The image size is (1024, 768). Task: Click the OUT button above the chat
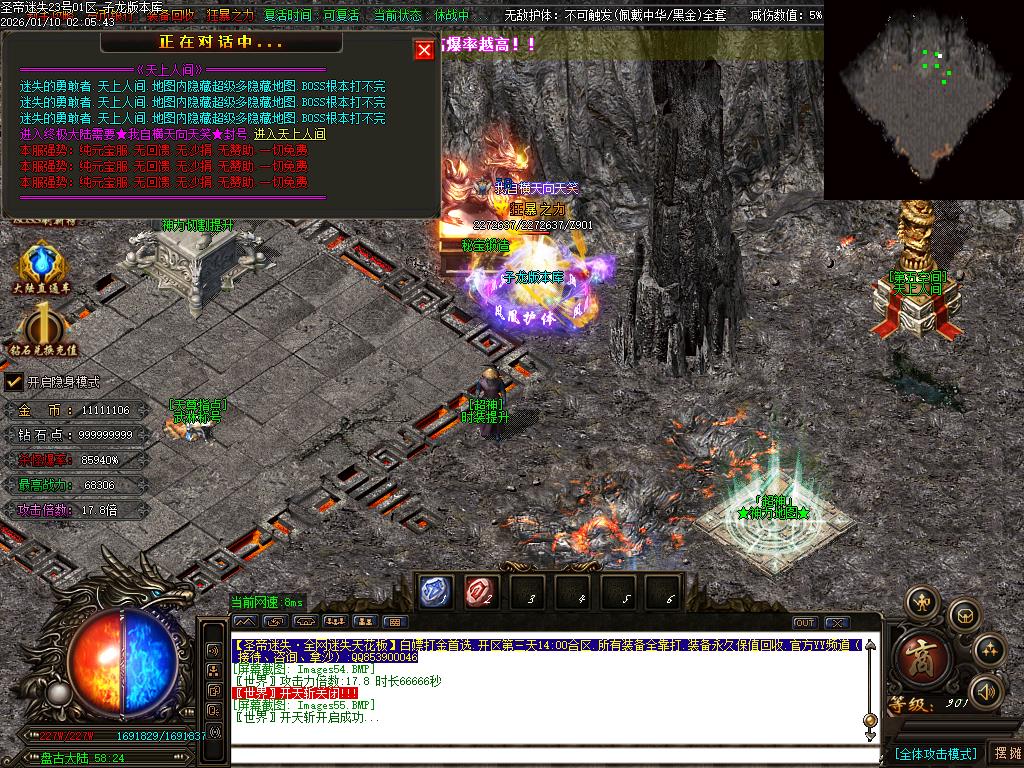[x=805, y=622]
